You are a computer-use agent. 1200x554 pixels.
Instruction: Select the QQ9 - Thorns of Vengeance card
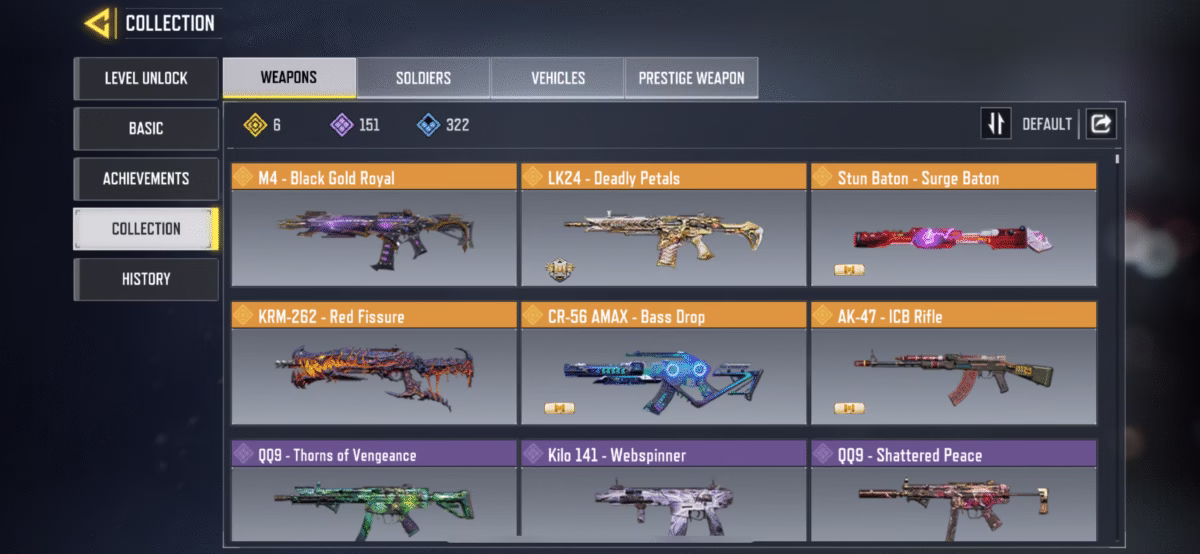[x=374, y=495]
